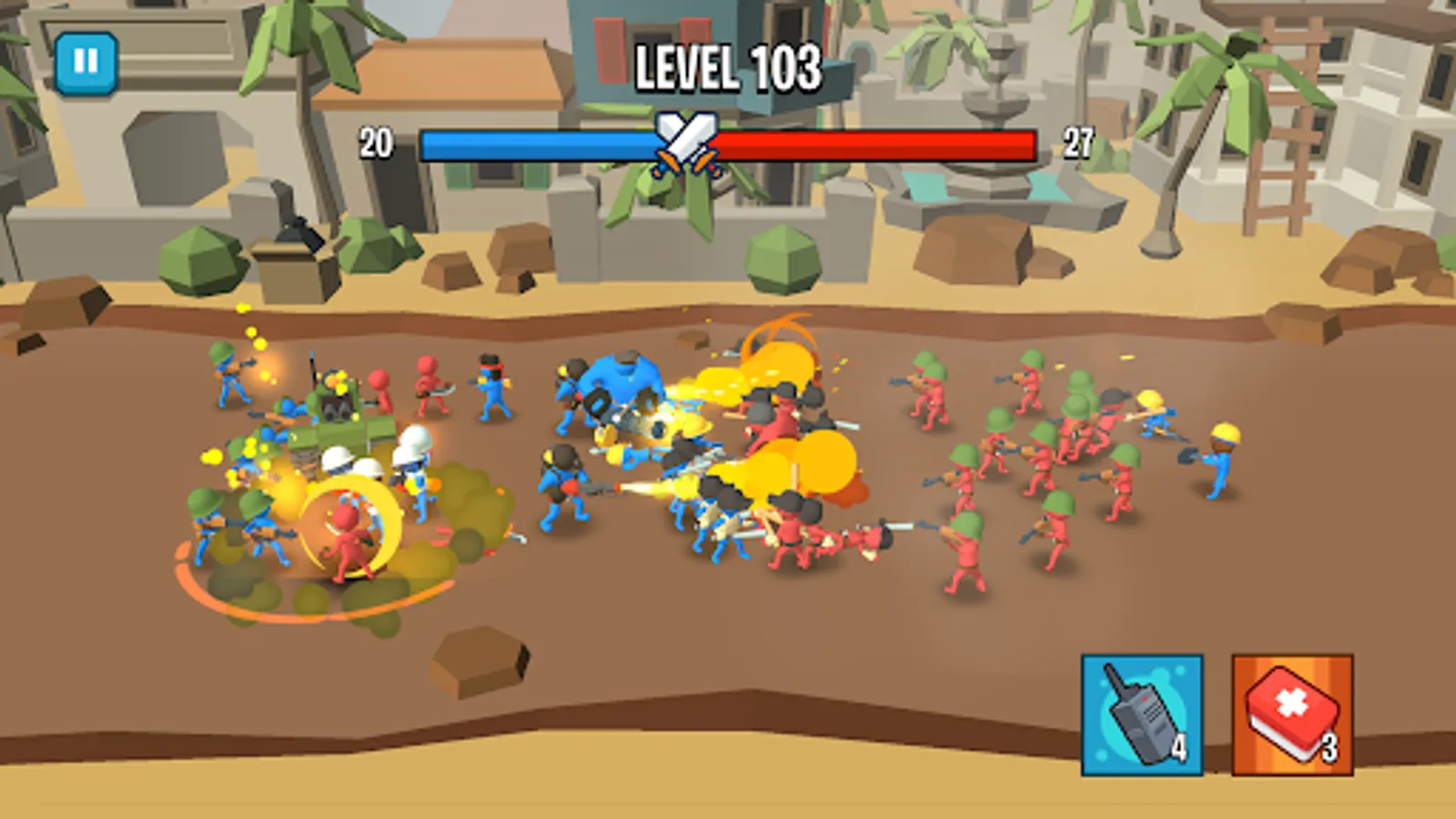Screen dimensions: 1456x819
Task: Click the blue team score showing 20
Action: pos(376,142)
